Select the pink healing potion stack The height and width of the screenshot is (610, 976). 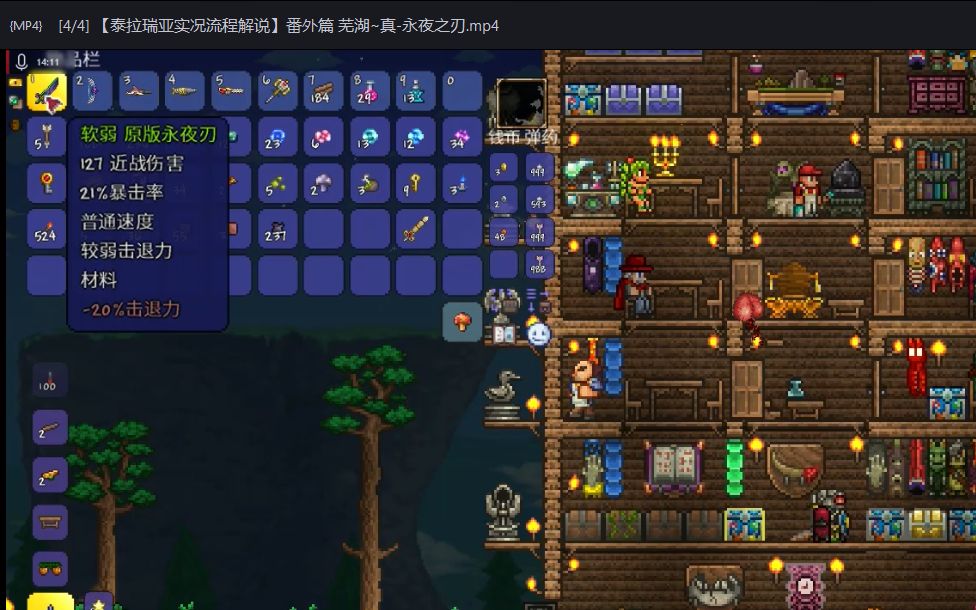tap(370, 92)
